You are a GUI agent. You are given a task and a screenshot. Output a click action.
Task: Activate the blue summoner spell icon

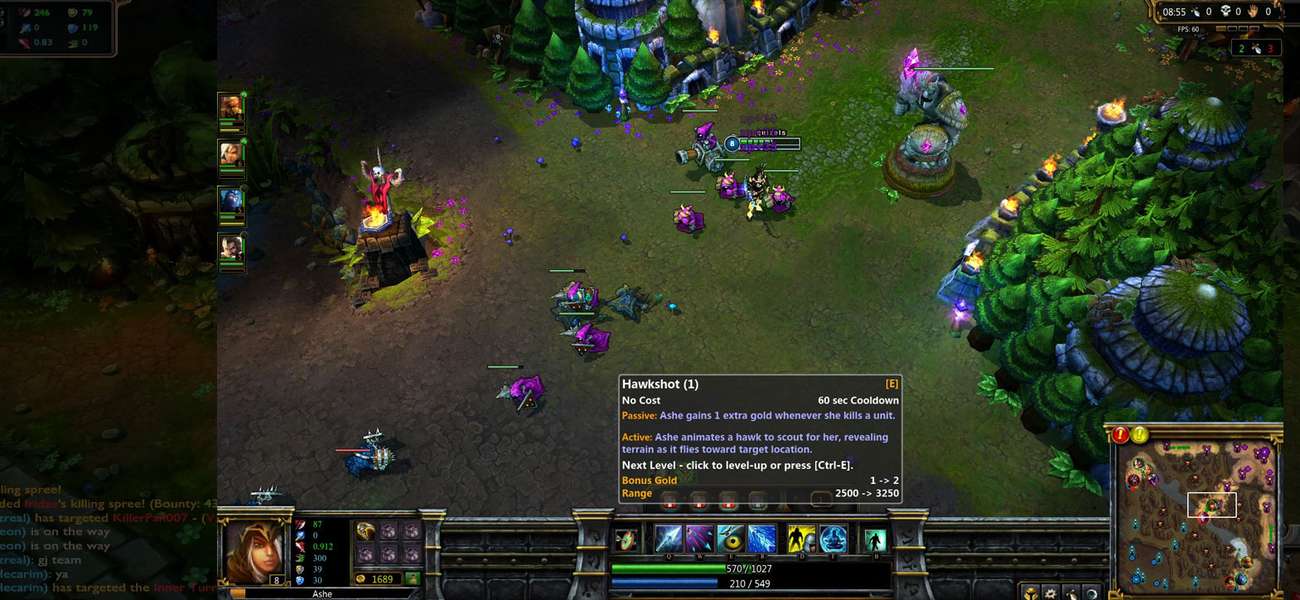coord(833,539)
